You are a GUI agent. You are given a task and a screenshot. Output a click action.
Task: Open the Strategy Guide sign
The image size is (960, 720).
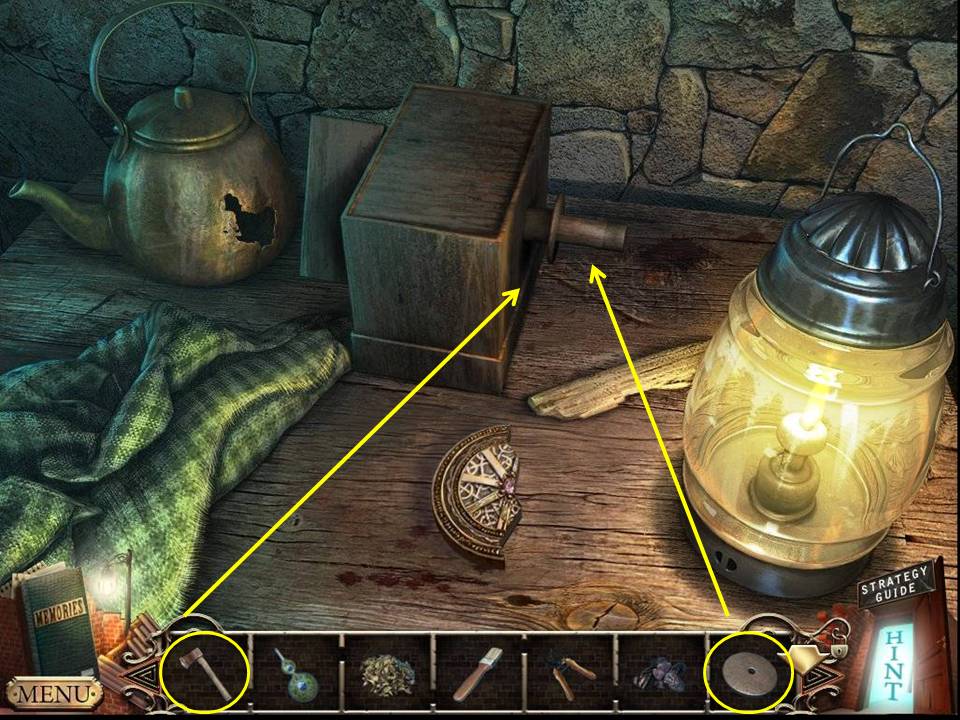(x=895, y=587)
